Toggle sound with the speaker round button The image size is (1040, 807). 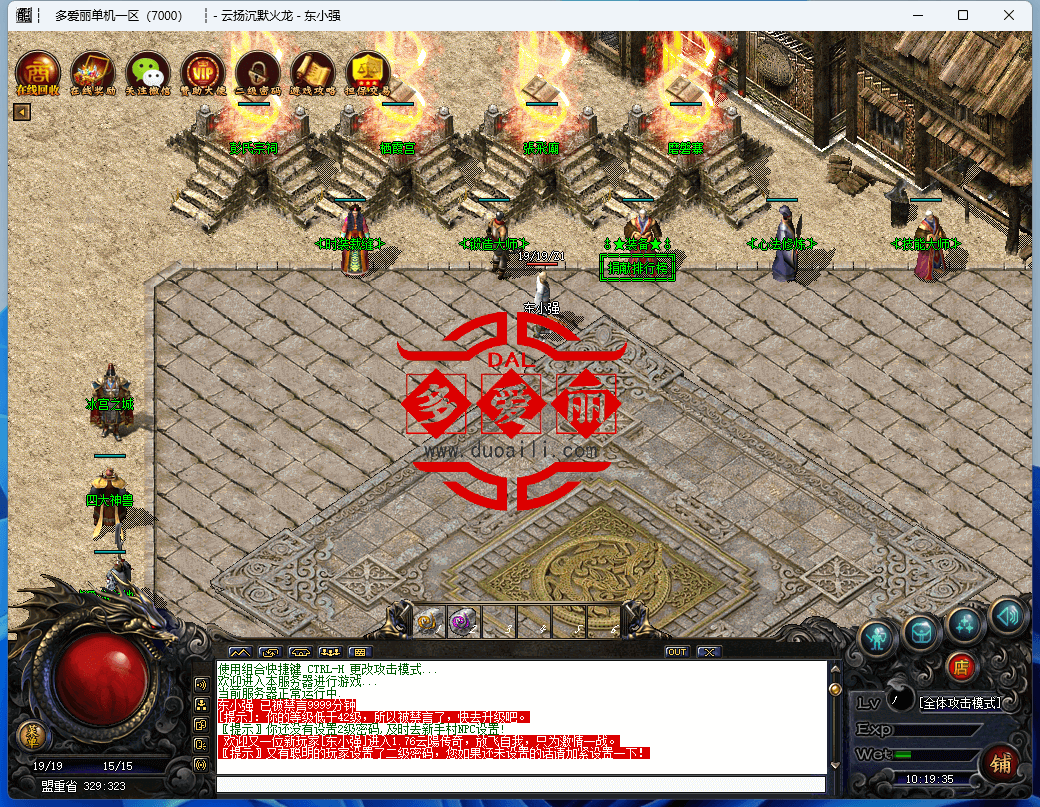[x=1007, y=616]
